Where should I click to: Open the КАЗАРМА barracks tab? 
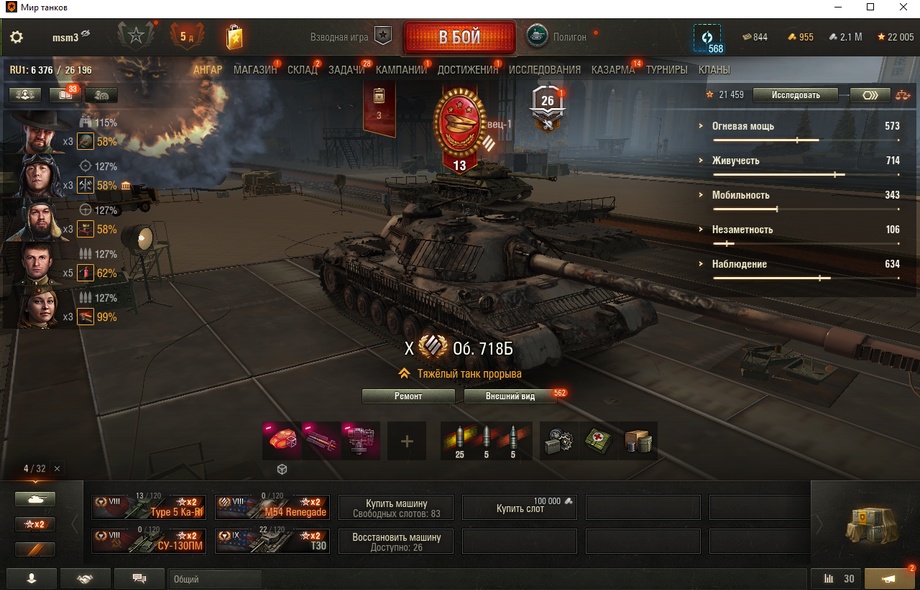[x=612, y=70]
